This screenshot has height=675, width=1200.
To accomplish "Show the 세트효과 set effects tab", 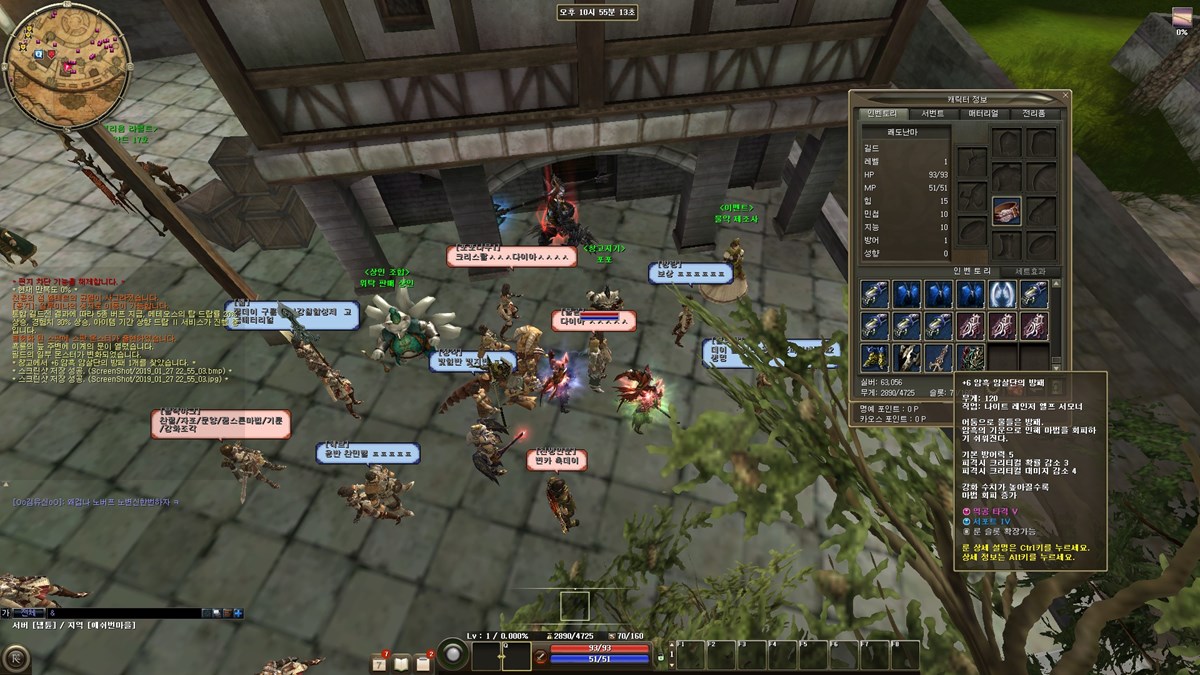I will tap(1030, 271).
